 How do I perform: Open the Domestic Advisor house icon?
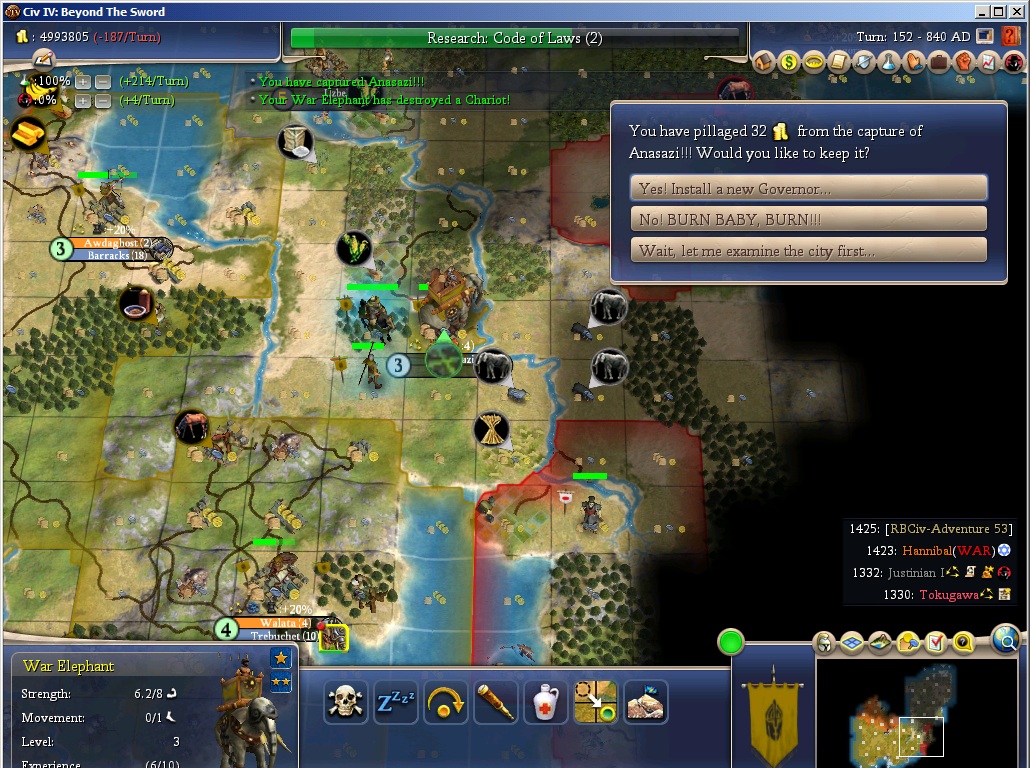tap(764, 62)
